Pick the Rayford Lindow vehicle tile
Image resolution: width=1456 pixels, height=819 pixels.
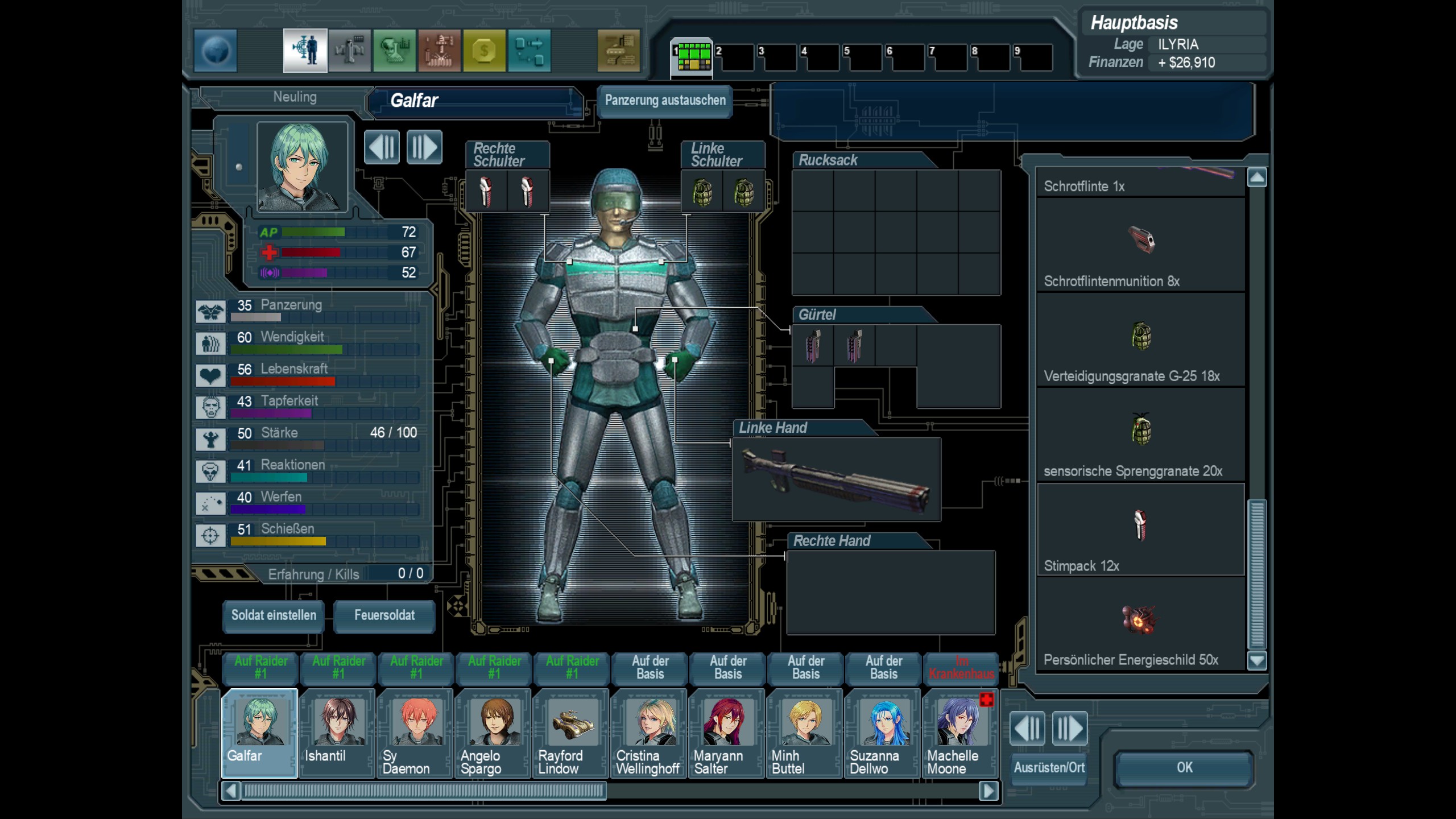[x=571, y=733]
